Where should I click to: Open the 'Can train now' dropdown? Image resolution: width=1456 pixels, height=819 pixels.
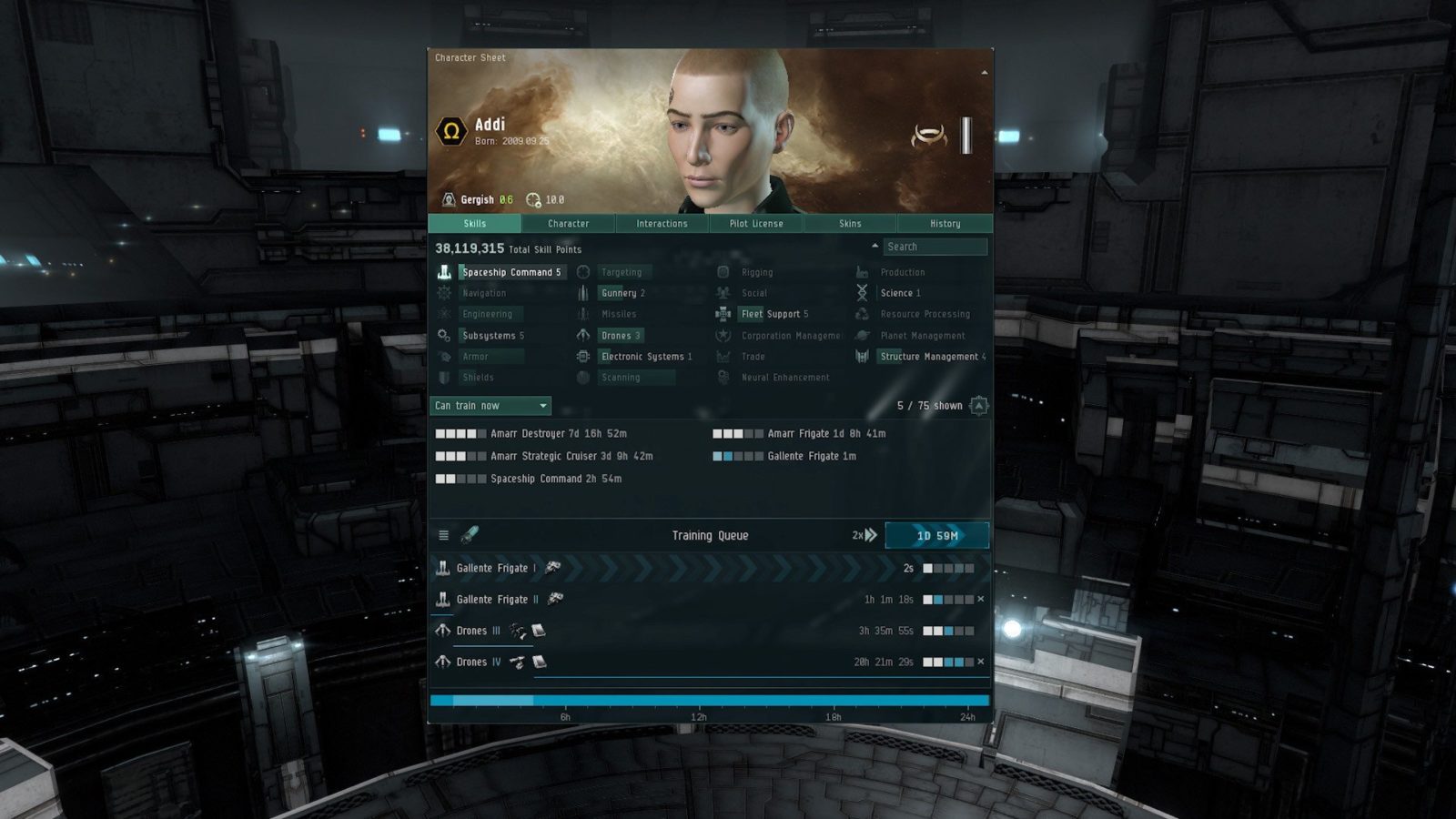pyautogui.click(x=490, y=406)
